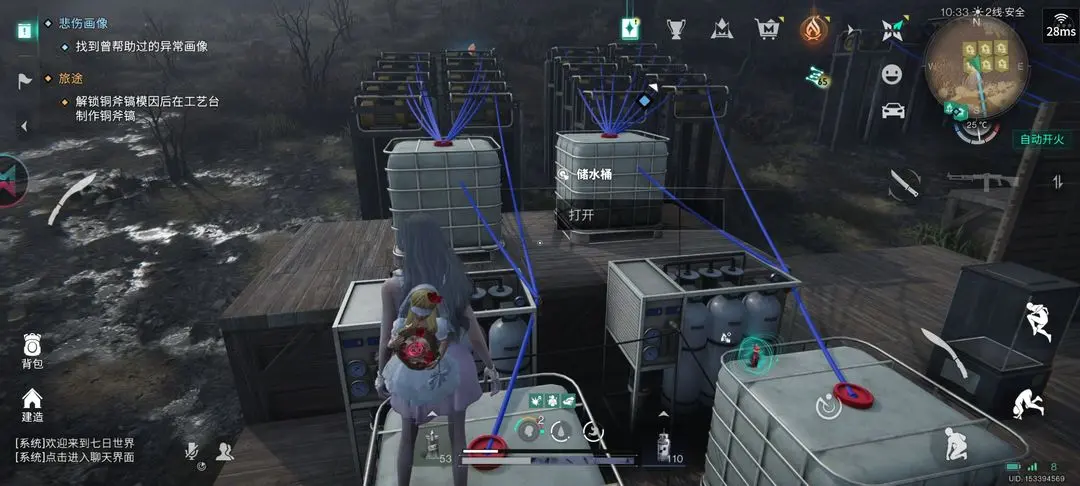Image resolution: width=1080 pixels, height=486 pixels.
Task: Collapse the quest panel with the left arrow
Action: (24, 125)
